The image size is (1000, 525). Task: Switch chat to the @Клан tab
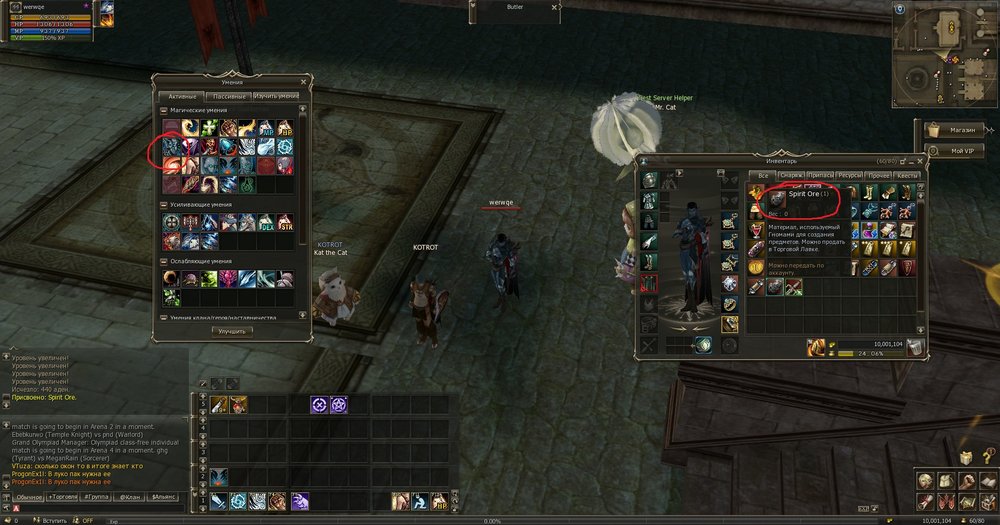point(131,496)
